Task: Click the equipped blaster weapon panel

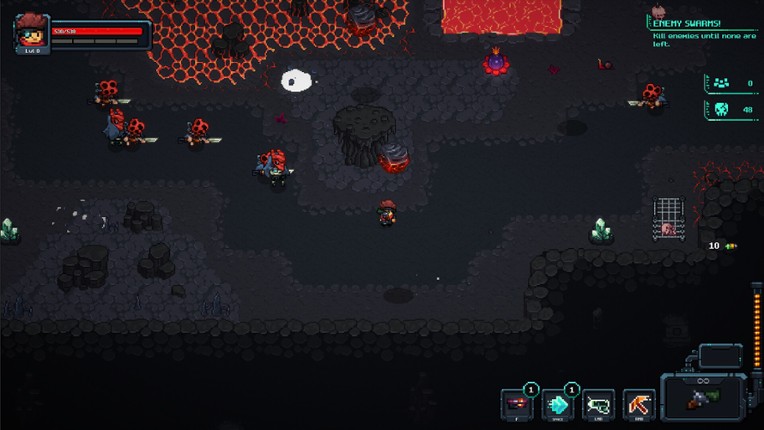Action: coord(703,397)
